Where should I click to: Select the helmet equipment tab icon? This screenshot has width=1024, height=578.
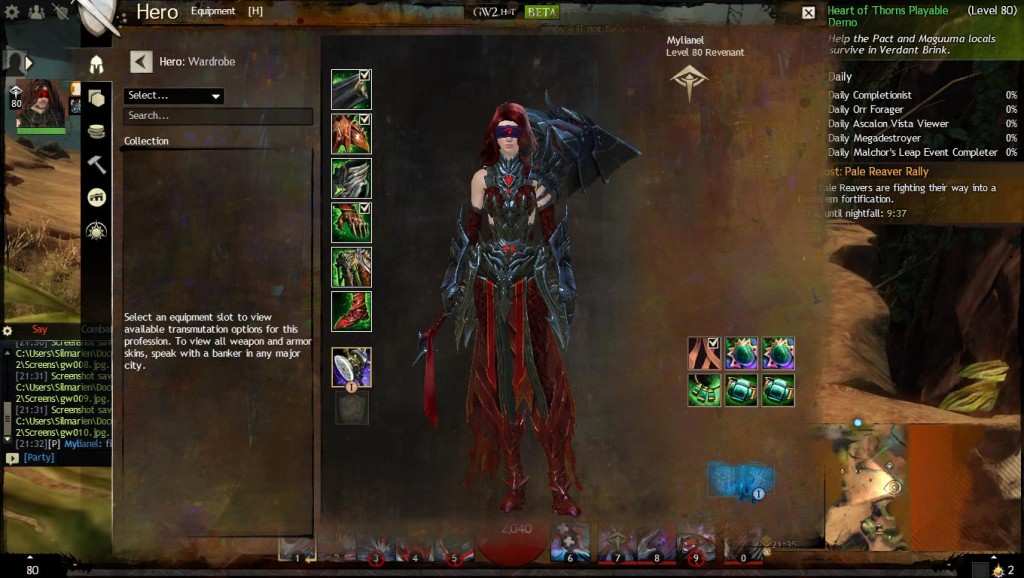click(x=97, y=65)
